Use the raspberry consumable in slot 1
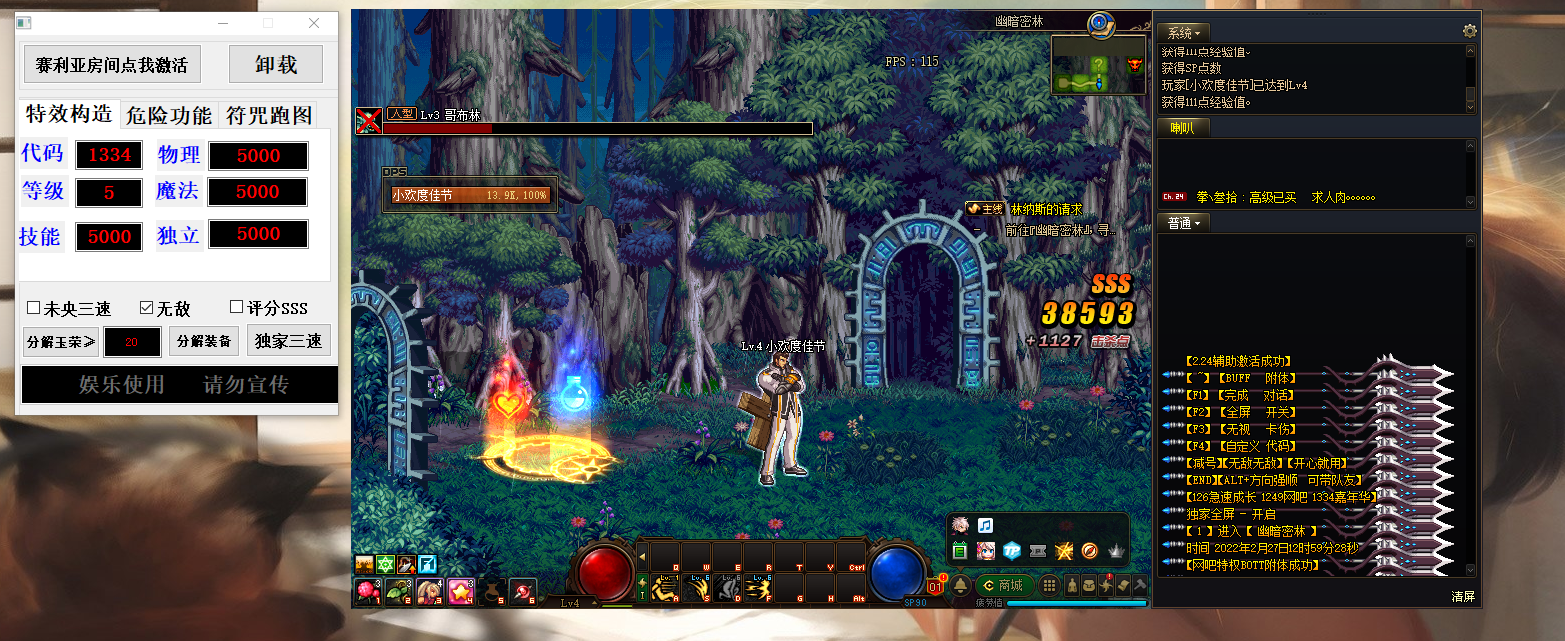 coord(367,591)
